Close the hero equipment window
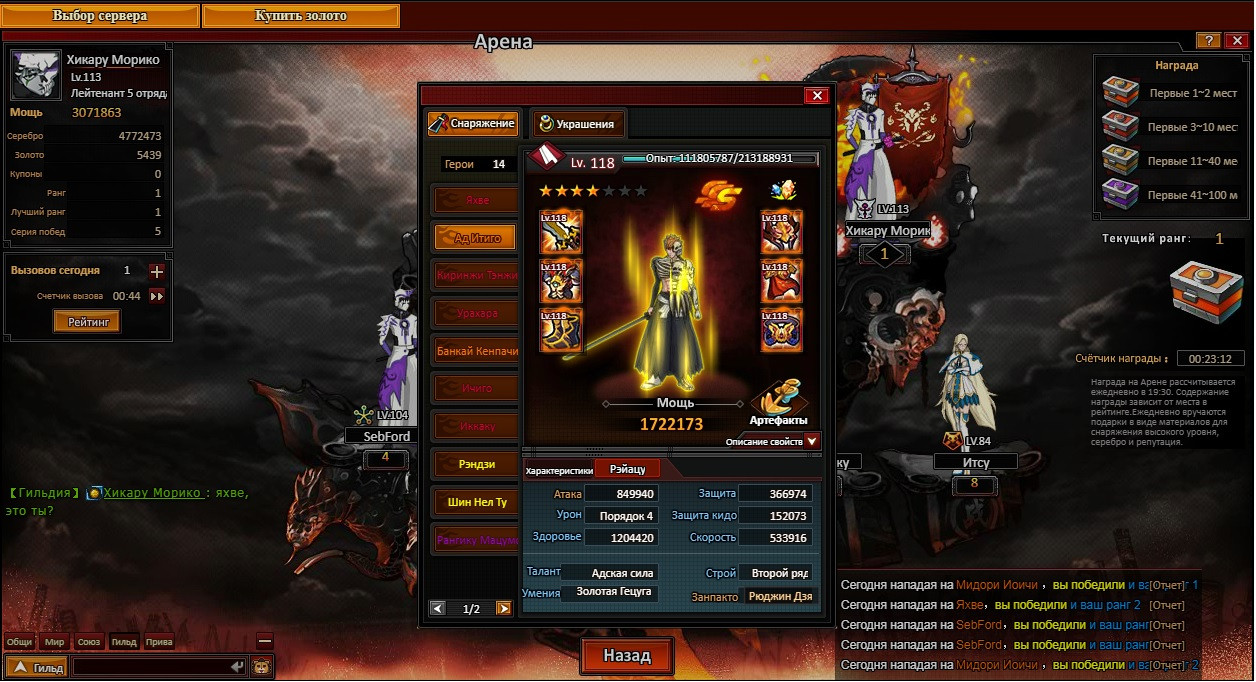1256x682 pixels. point(818,95)
